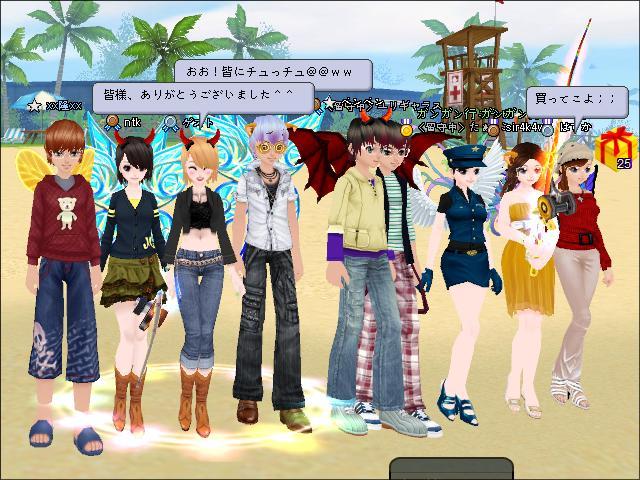Image resolution: width=640 pixels, height=480 pixels.
Task: Open the gift box icon showing 25
Action: (609, 148)
